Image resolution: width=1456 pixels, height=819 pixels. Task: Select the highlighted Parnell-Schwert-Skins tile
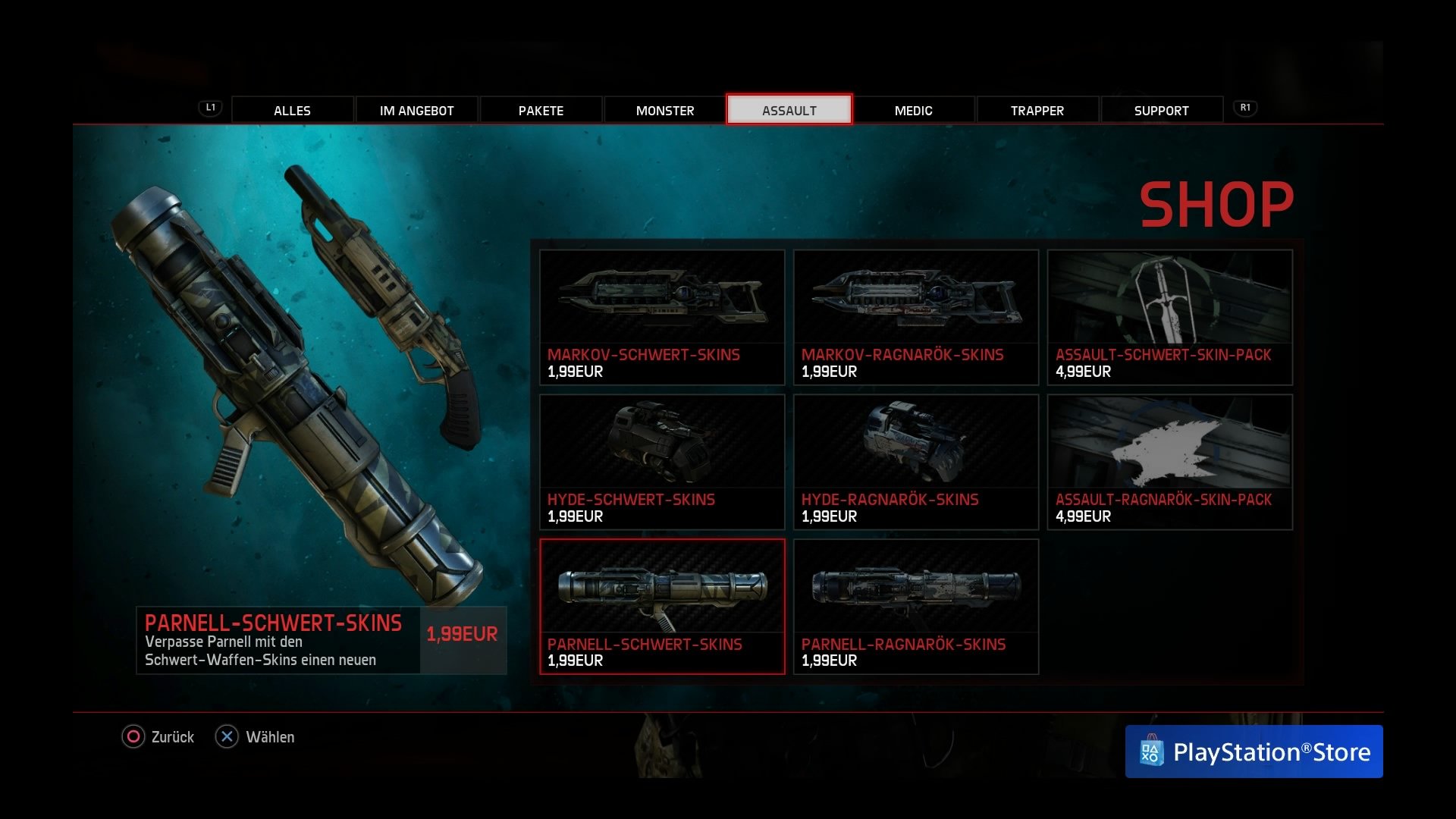coord(661,607)
